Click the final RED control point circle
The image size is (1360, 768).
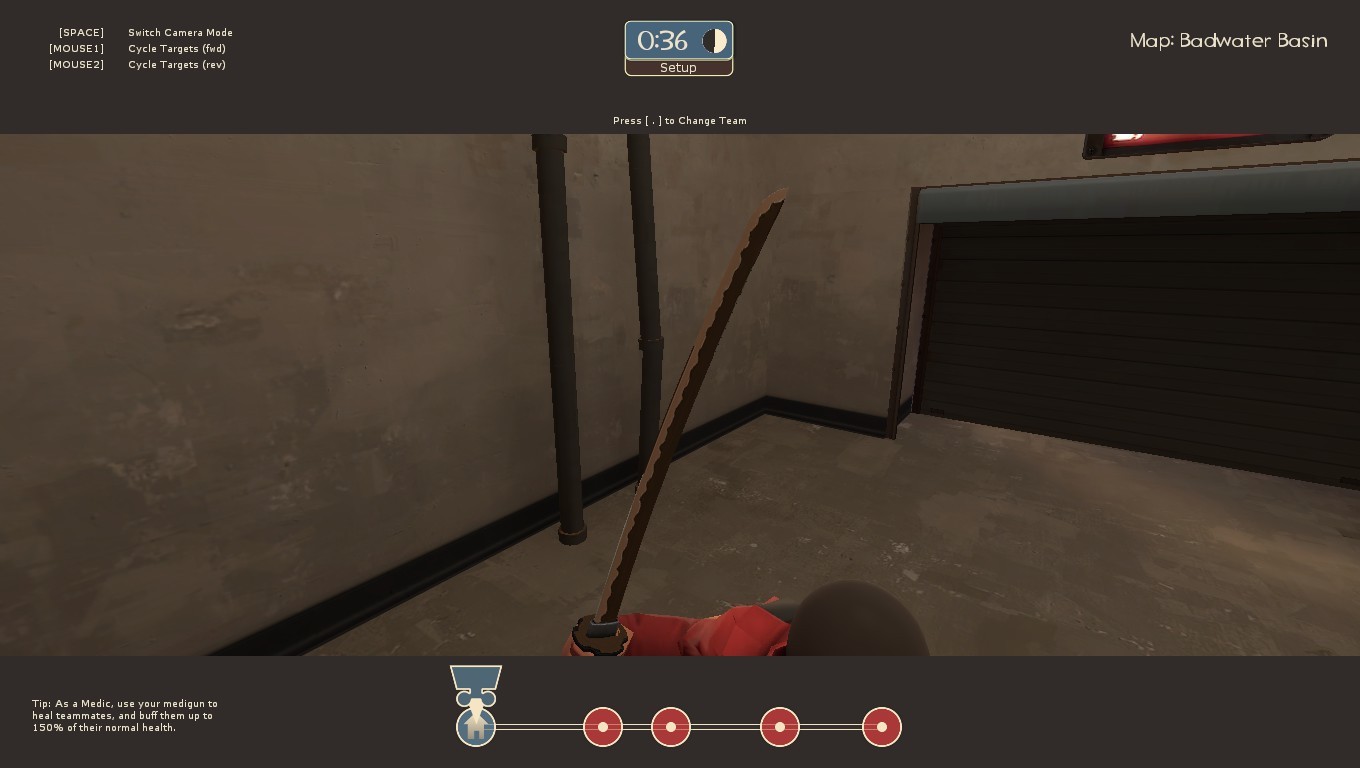[x=881, y=727]
